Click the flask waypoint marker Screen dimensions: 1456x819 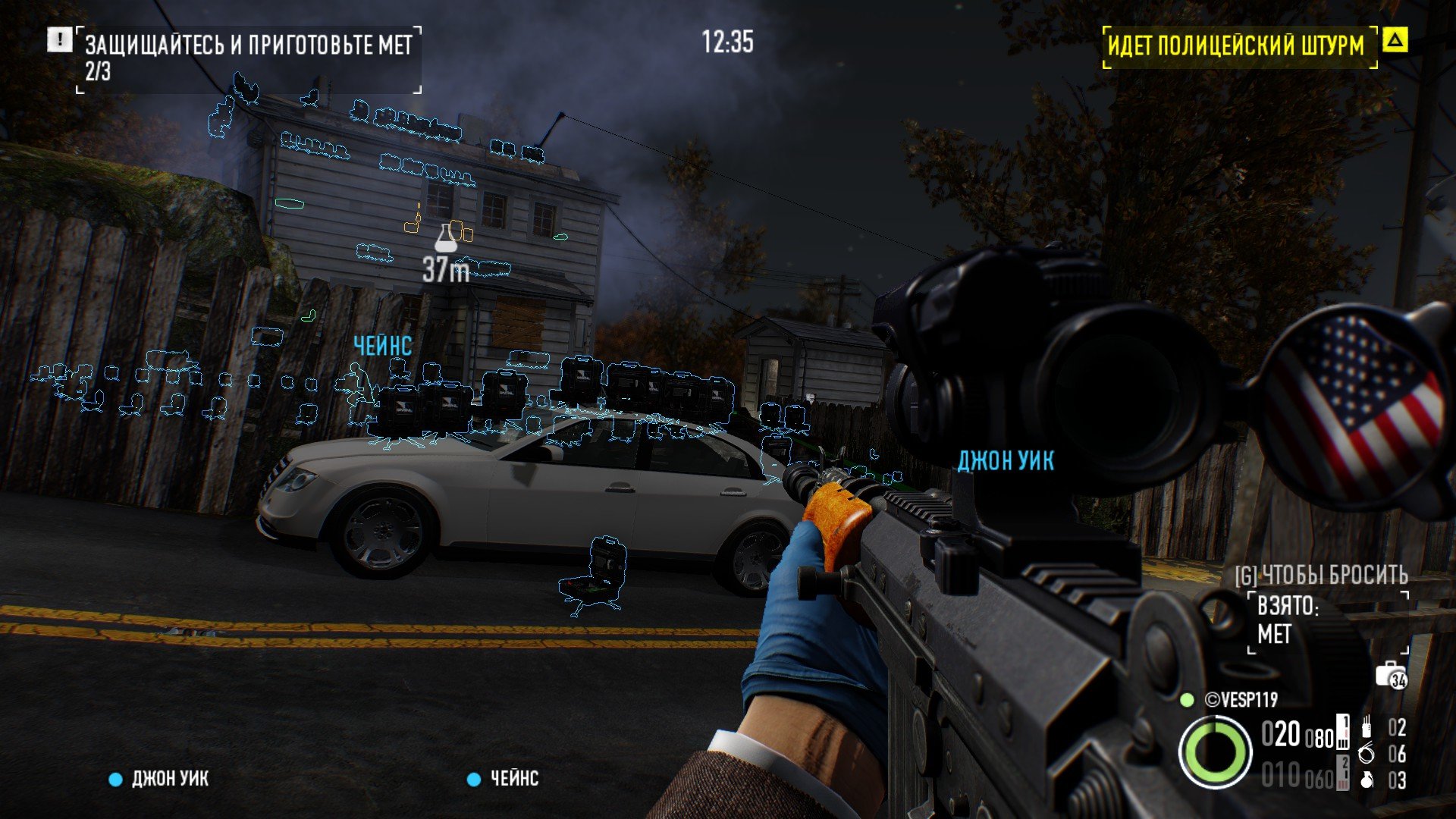(446, 238)
